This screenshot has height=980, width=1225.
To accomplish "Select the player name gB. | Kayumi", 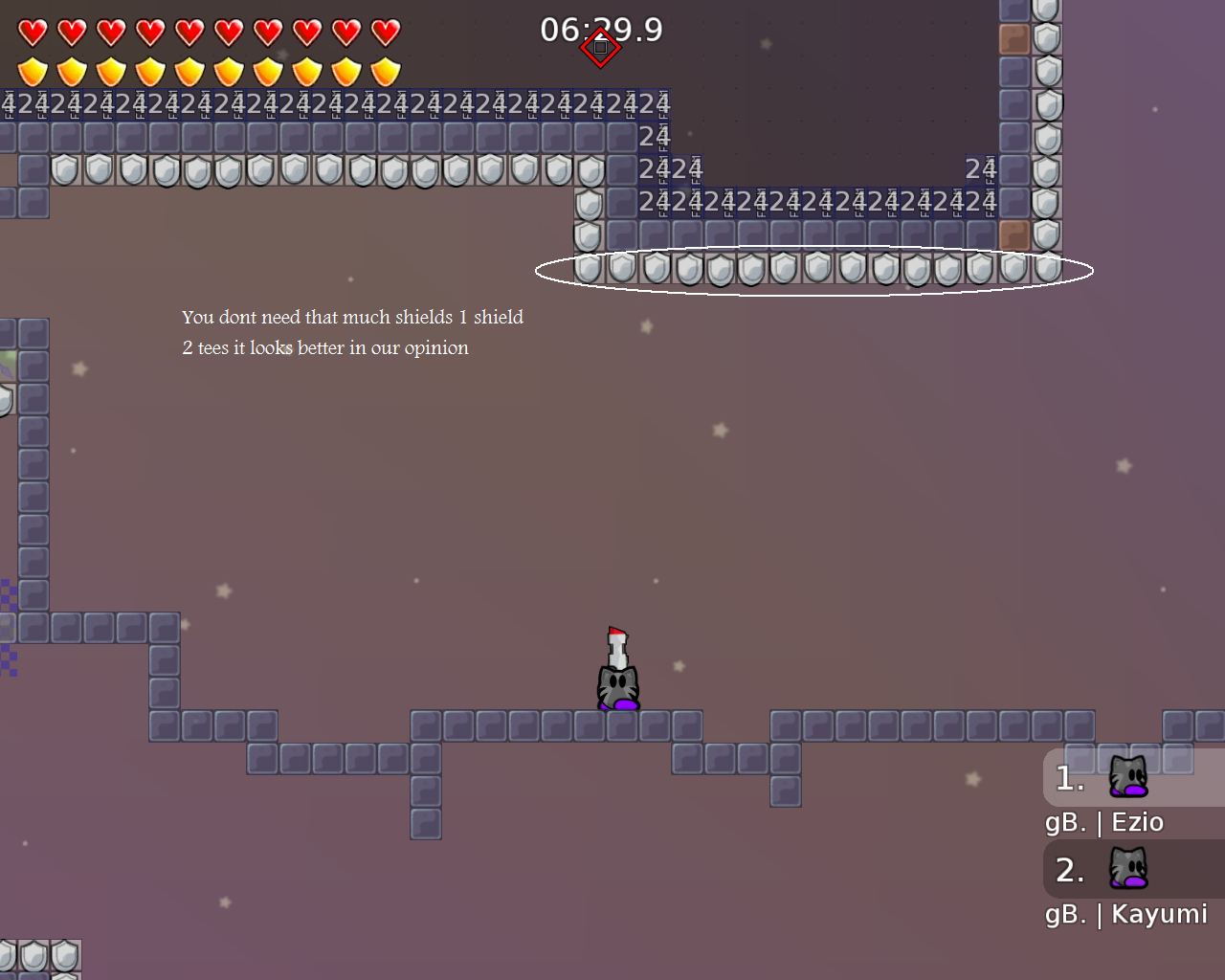I will point(1125,914).
